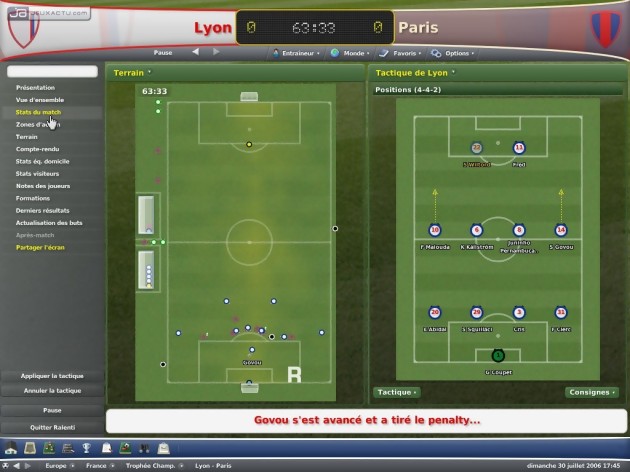Select Formations in the sidebar
Viewport: 630px width, 472px height.
click(33, 197)
